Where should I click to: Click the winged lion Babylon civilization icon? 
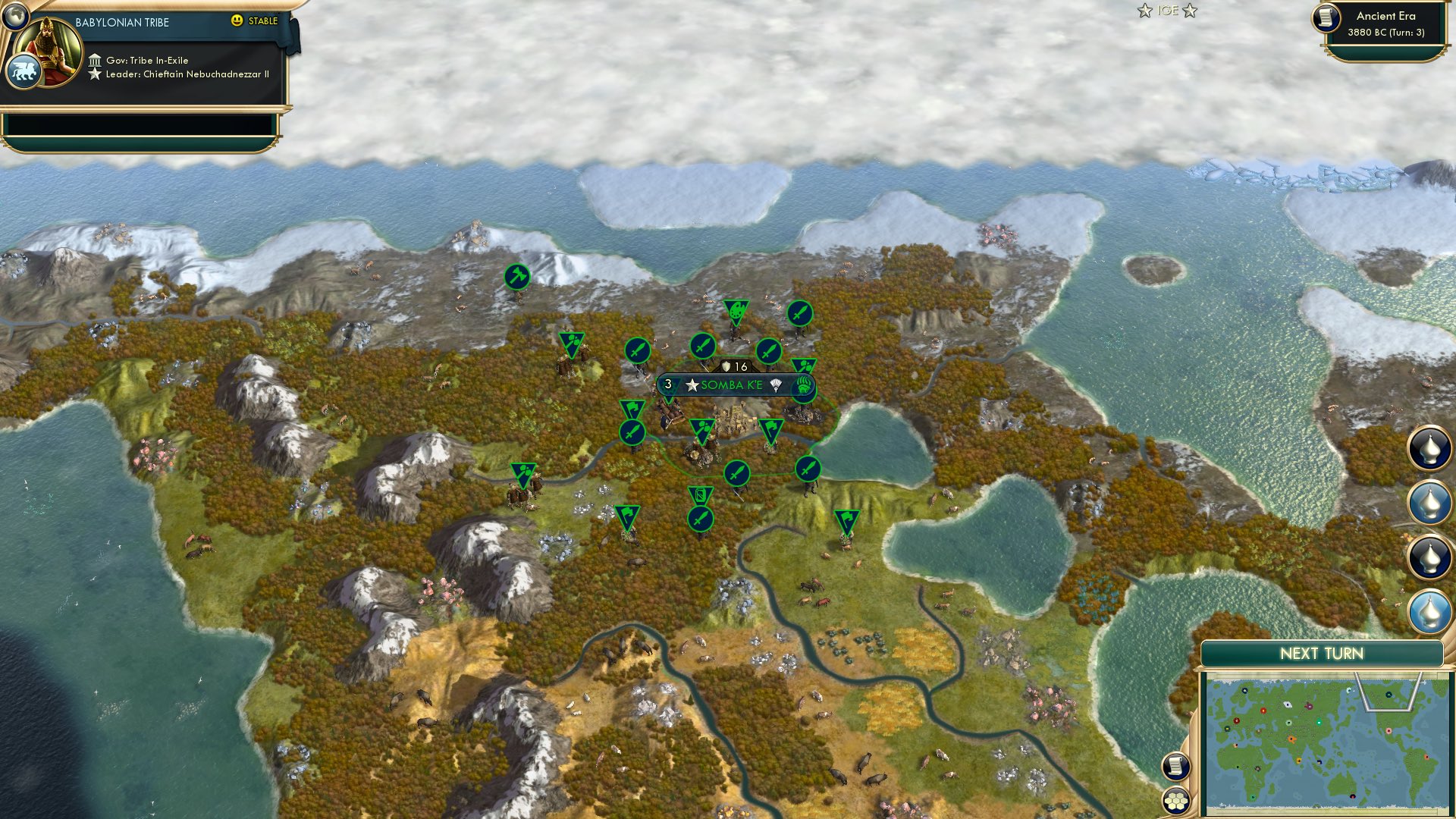(25, 70)
